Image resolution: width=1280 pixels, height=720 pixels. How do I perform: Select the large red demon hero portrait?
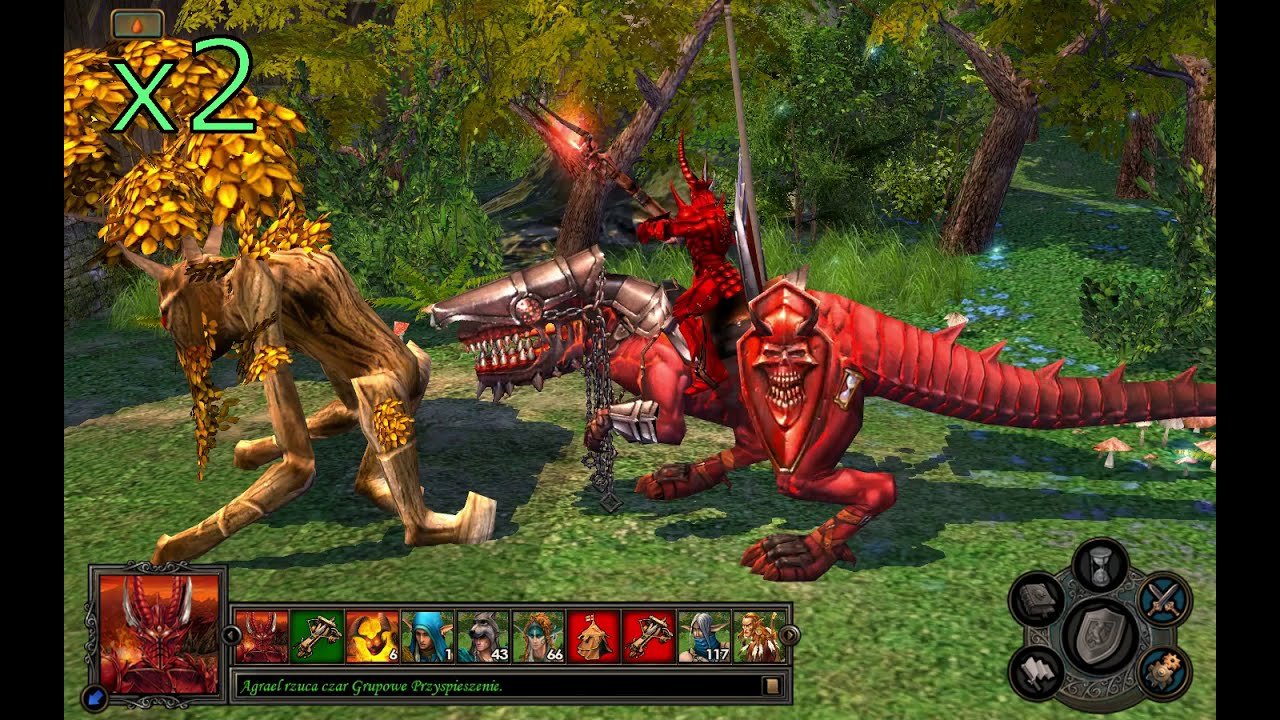[x=158, y=630]
